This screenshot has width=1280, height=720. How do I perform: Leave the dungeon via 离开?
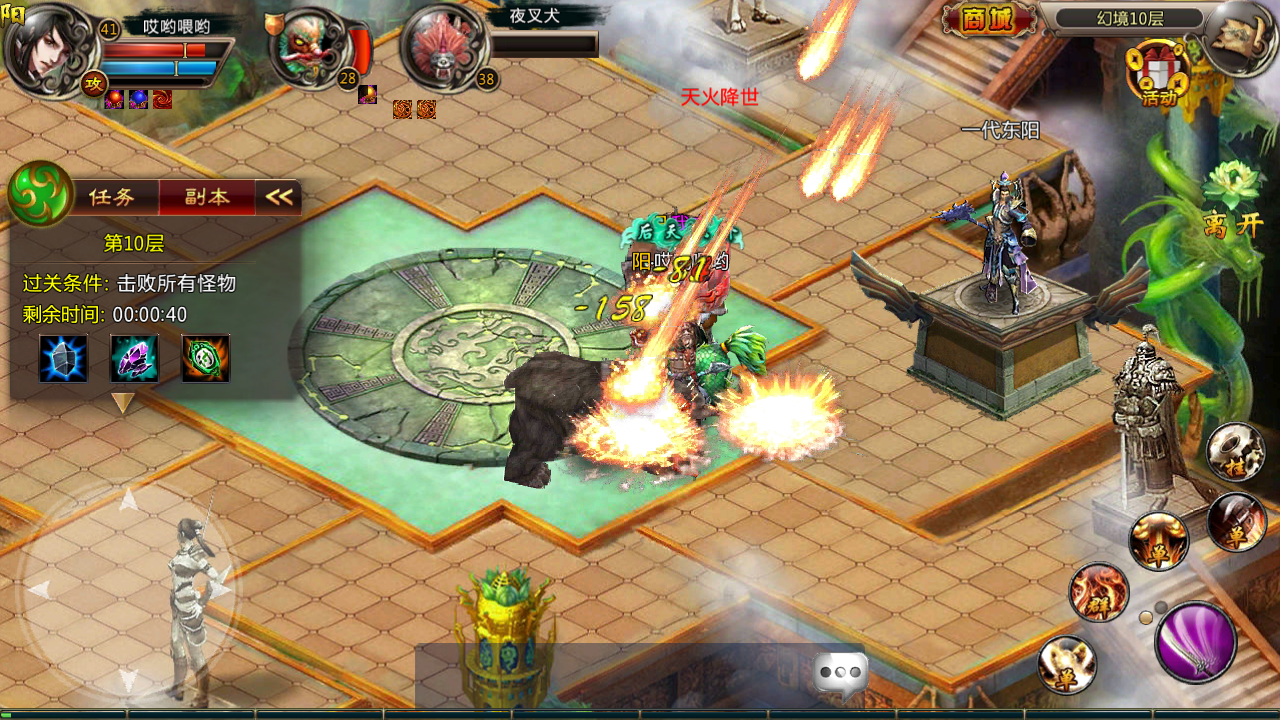[1233, 224]
